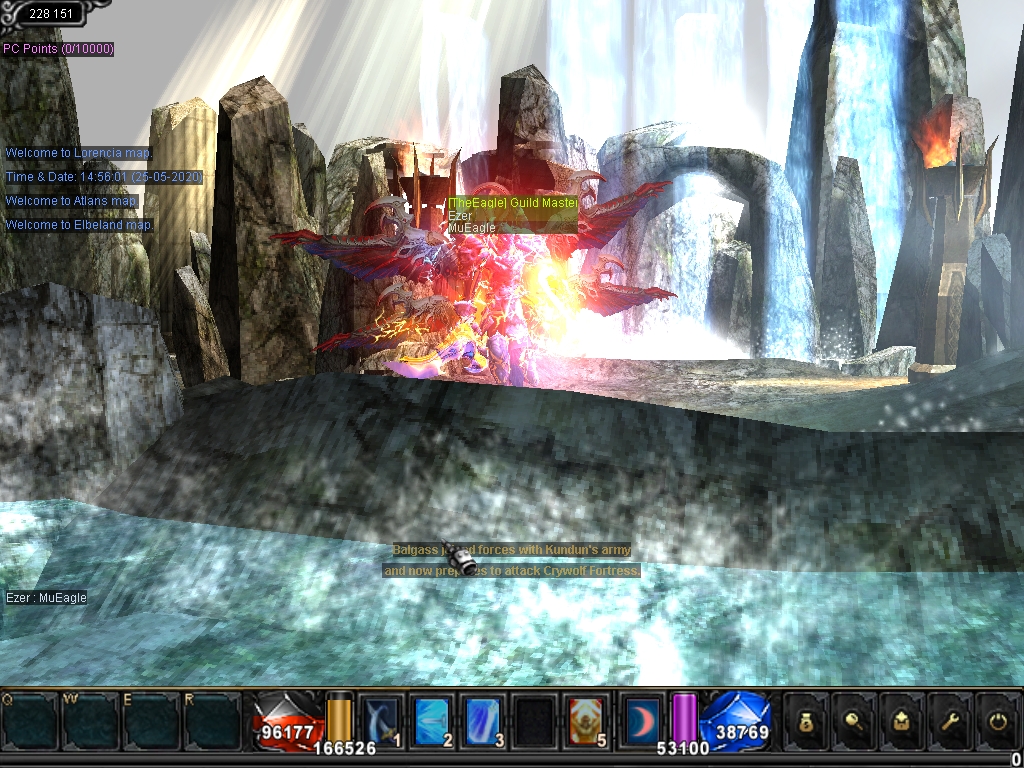The height and width of the screenshot is (768, 1024).
Task: Use the blue sword thrust skill in slot 2
Action: click(431, 719)
